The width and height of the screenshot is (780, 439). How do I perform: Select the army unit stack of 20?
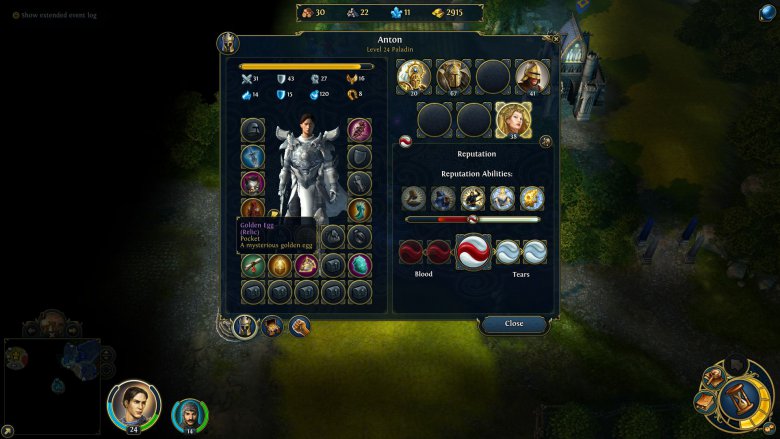click(414, 76)
